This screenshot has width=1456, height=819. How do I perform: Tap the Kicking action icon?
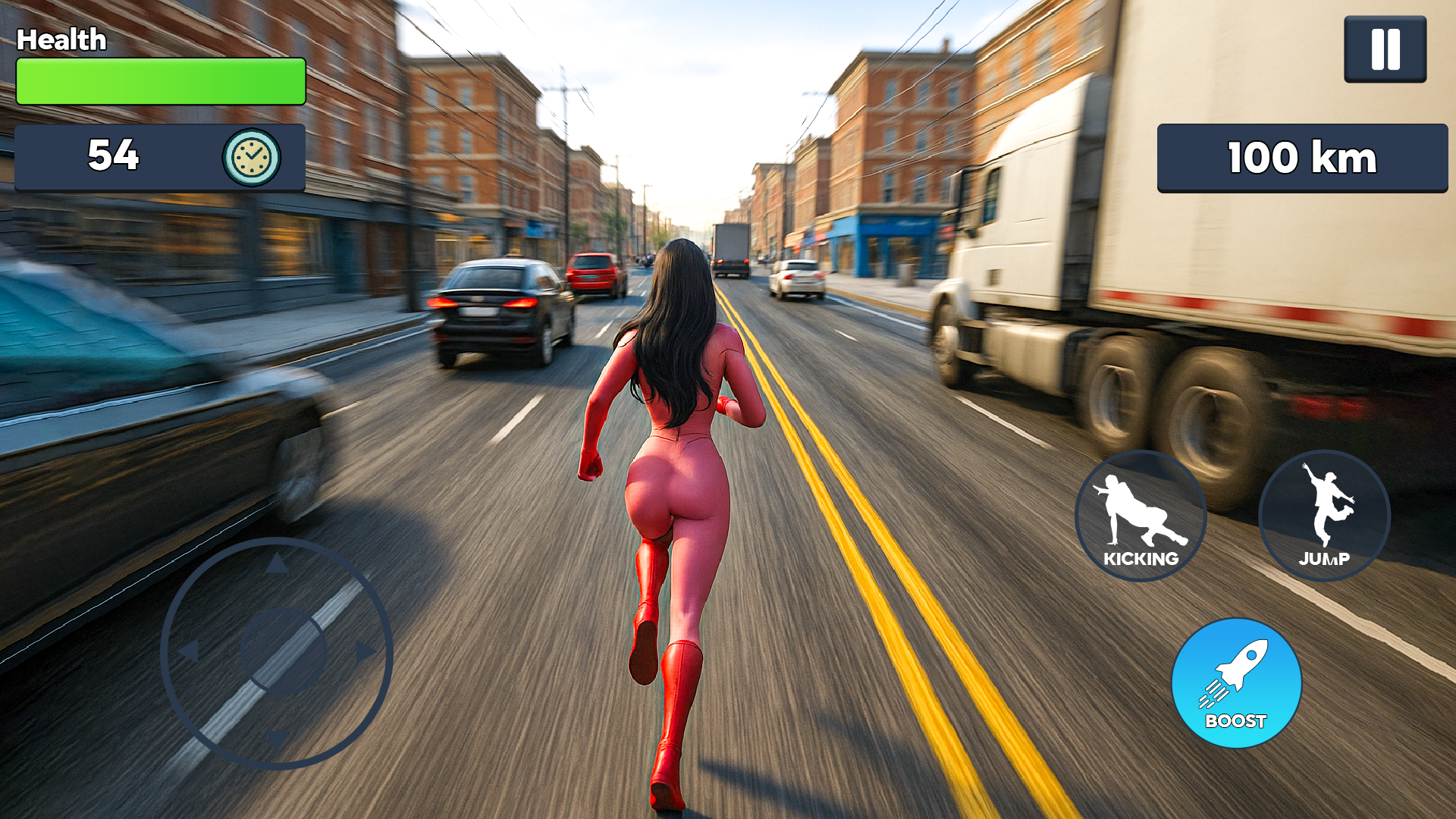tap(1141, 516)
